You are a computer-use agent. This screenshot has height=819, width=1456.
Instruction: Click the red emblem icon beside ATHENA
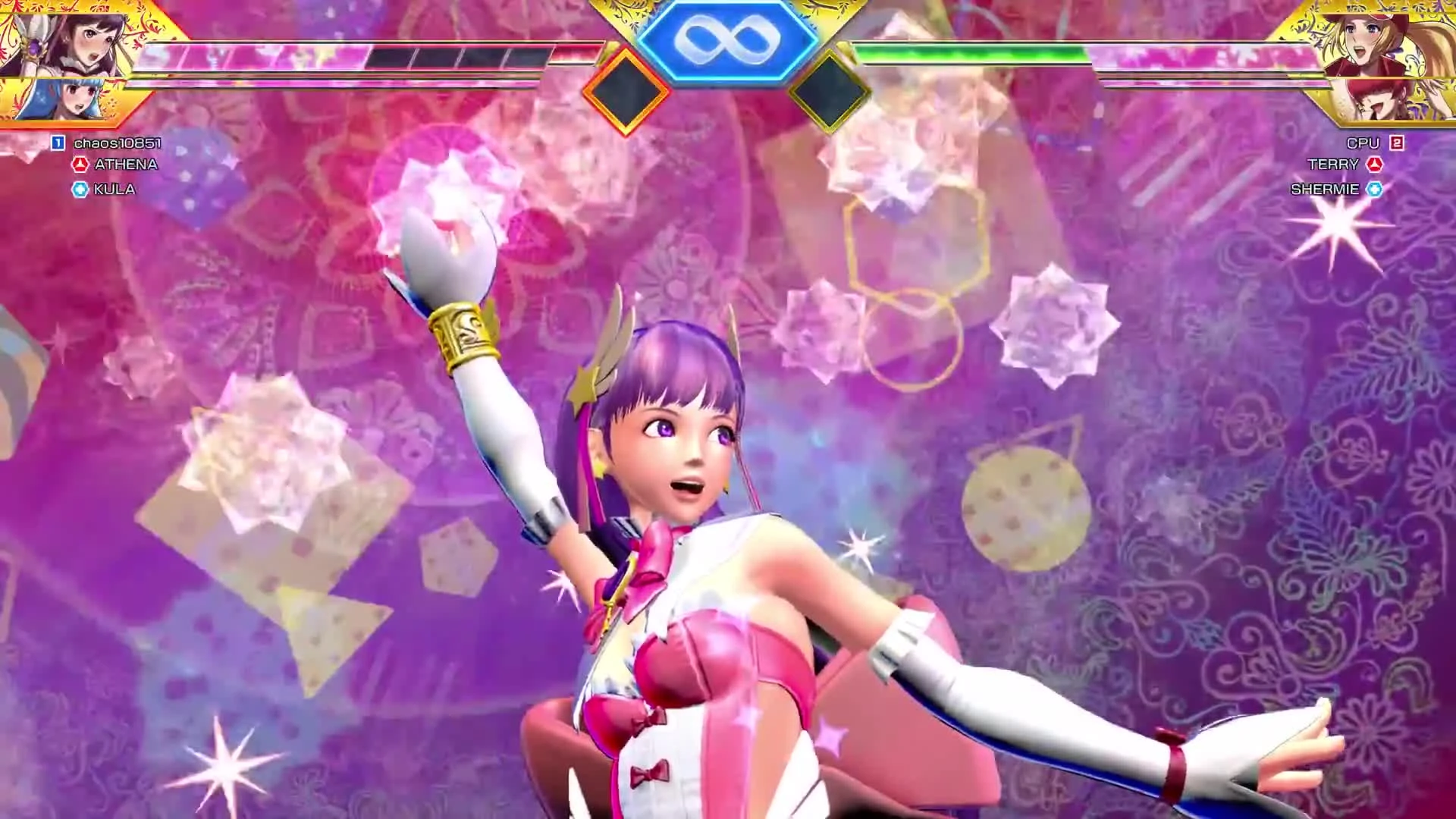pyautogui.click(x=80, y=162)
